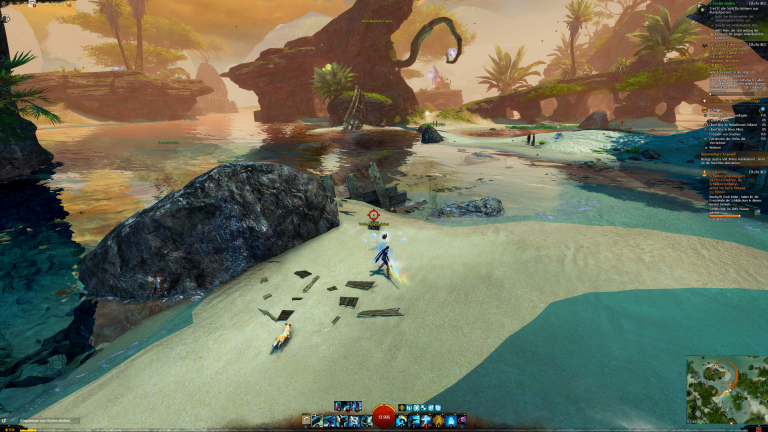Activate the healing skill left of the utilities
The image size is (768, 432).
click(x=401, y=421)
